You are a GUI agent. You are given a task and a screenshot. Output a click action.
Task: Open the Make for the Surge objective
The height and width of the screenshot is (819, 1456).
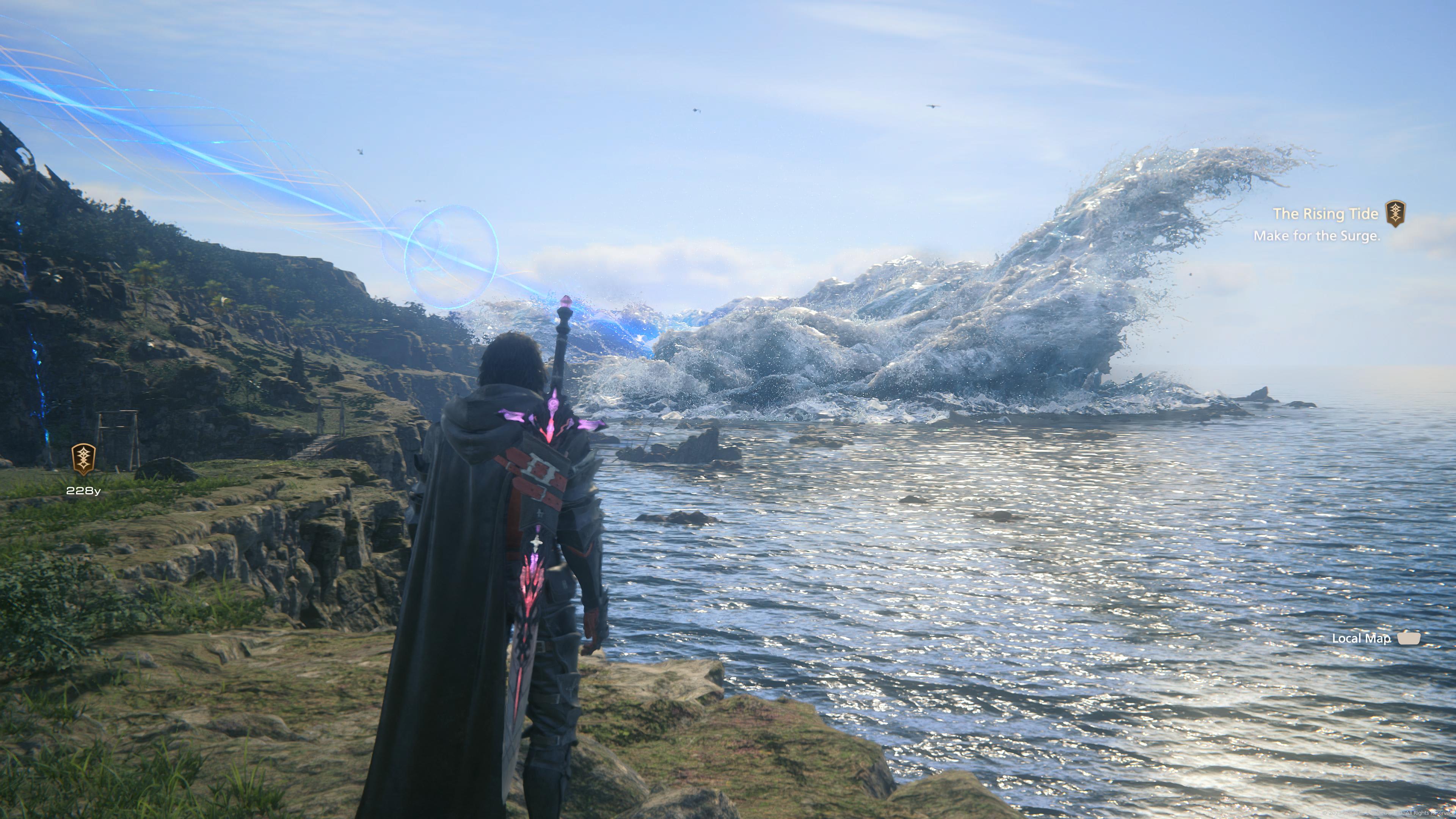pos(1316,236)
